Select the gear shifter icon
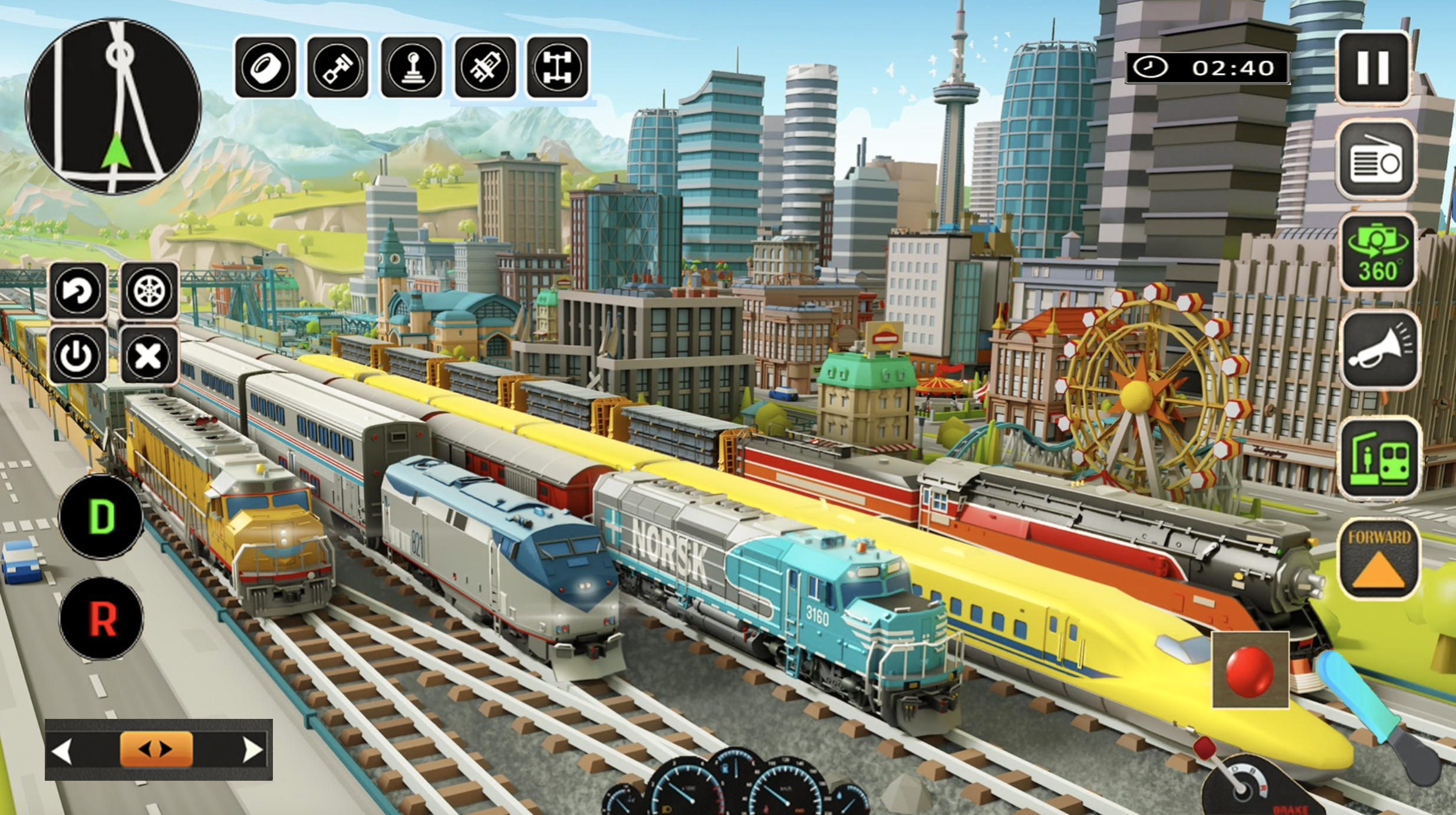Image resolution: width=1456 pixels, height=815 pixels. (411, 67)
